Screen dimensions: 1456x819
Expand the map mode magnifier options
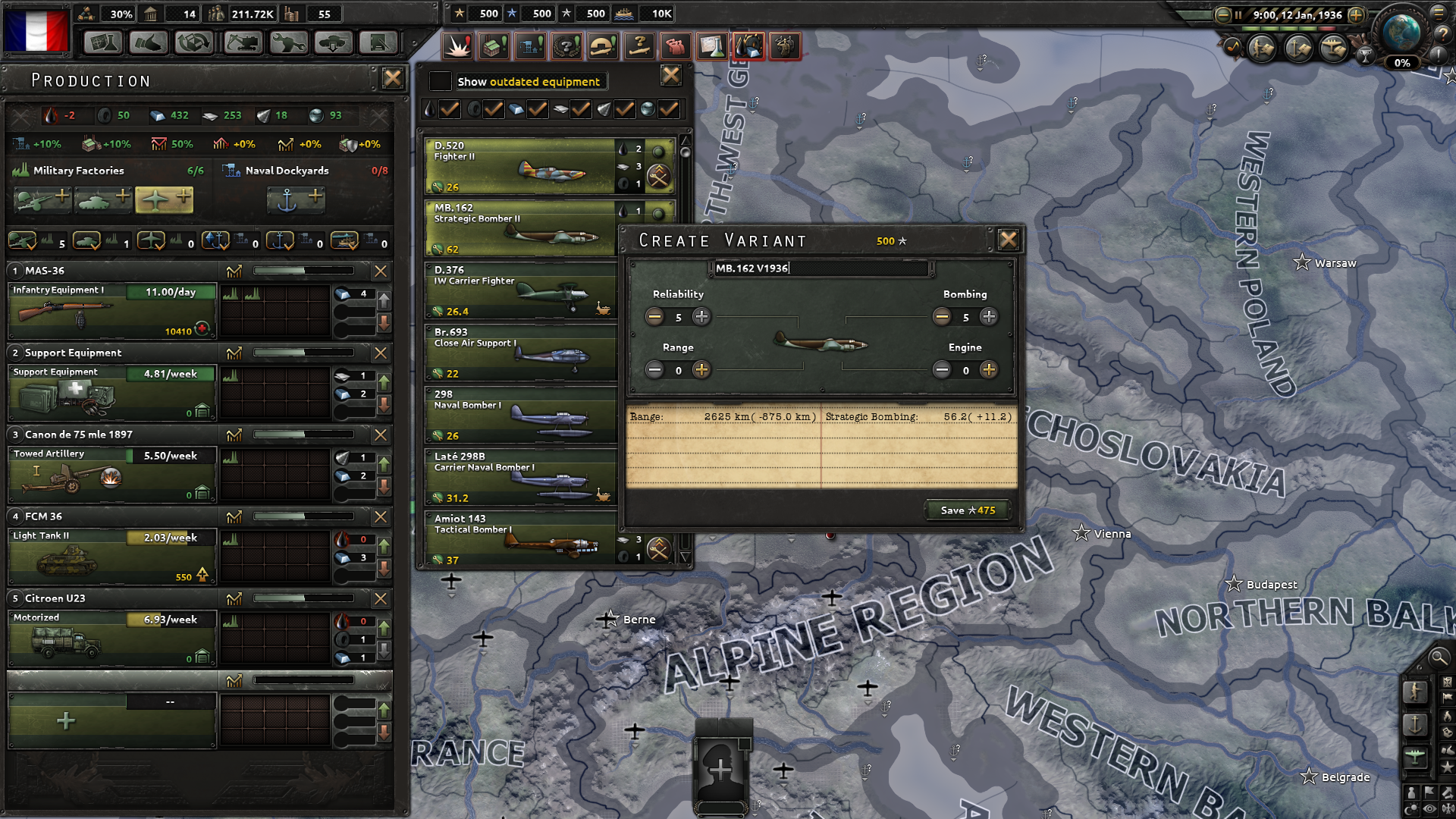[1439, 659]
